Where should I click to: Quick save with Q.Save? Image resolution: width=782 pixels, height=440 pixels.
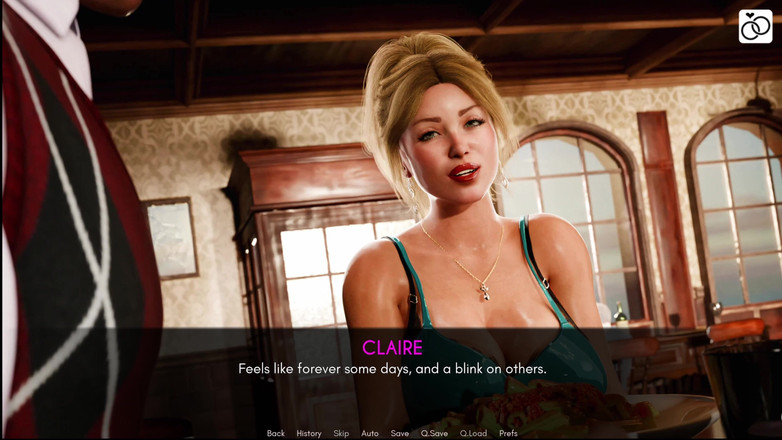434,433
